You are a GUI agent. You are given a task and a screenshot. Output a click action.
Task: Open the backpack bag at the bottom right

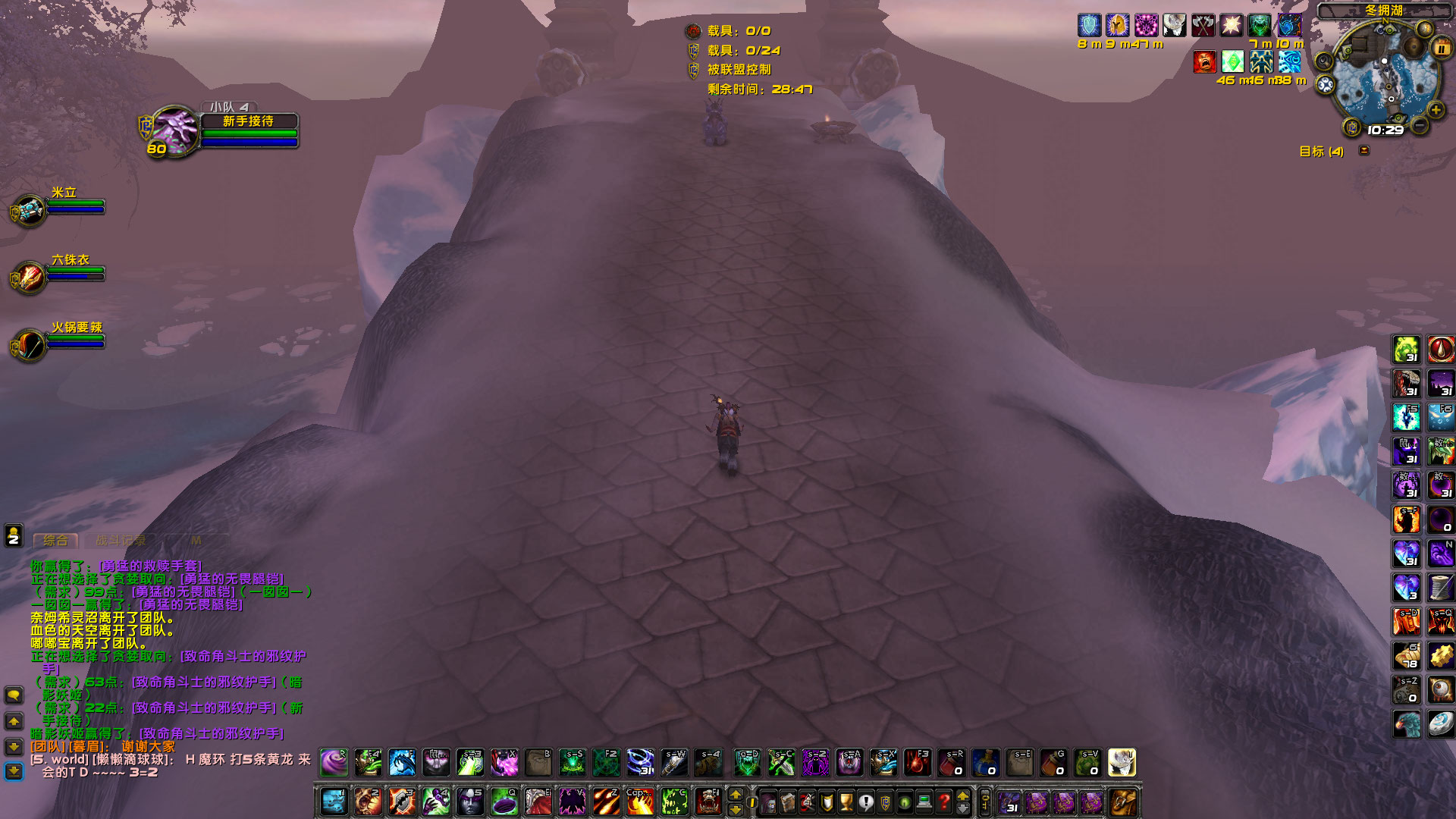[x=1124, y=803]
